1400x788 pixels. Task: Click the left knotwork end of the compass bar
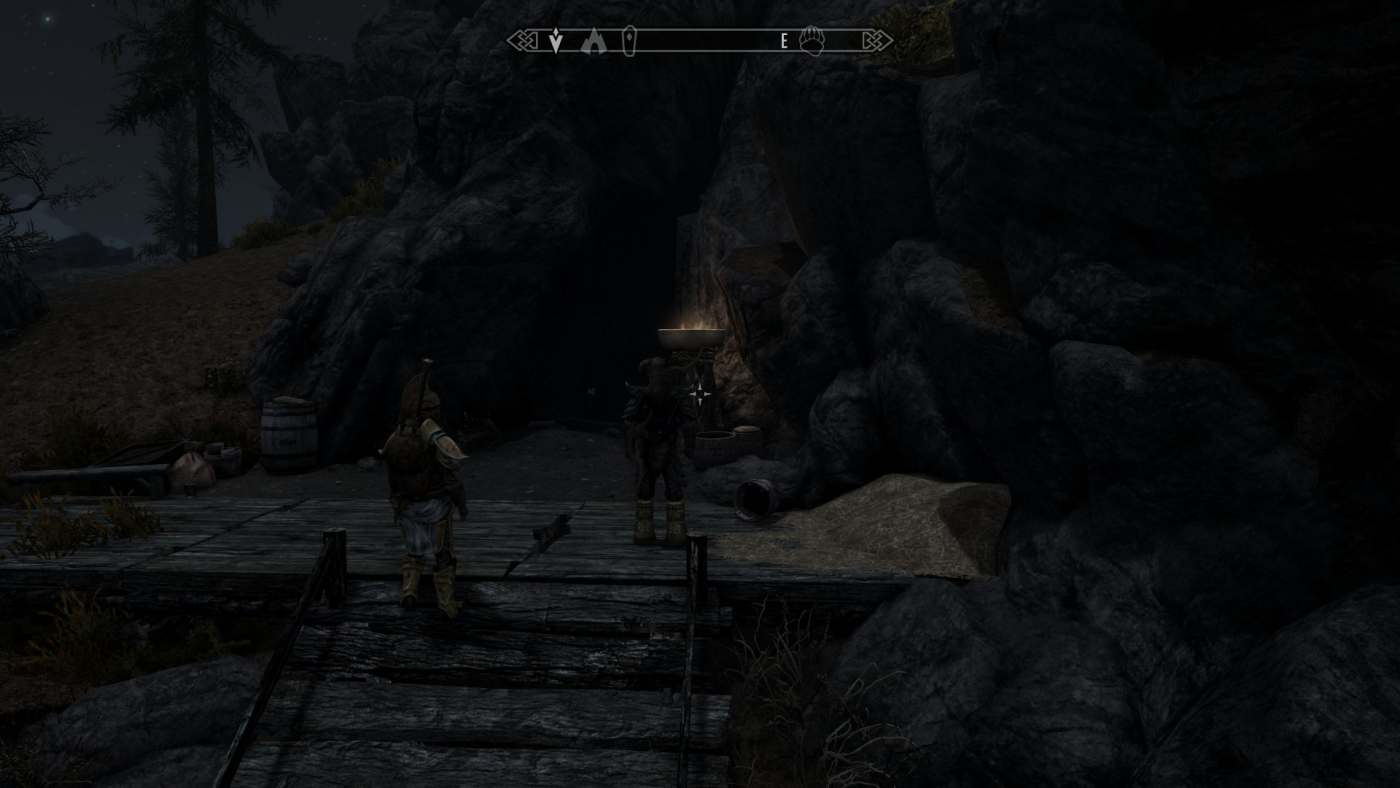523,39
